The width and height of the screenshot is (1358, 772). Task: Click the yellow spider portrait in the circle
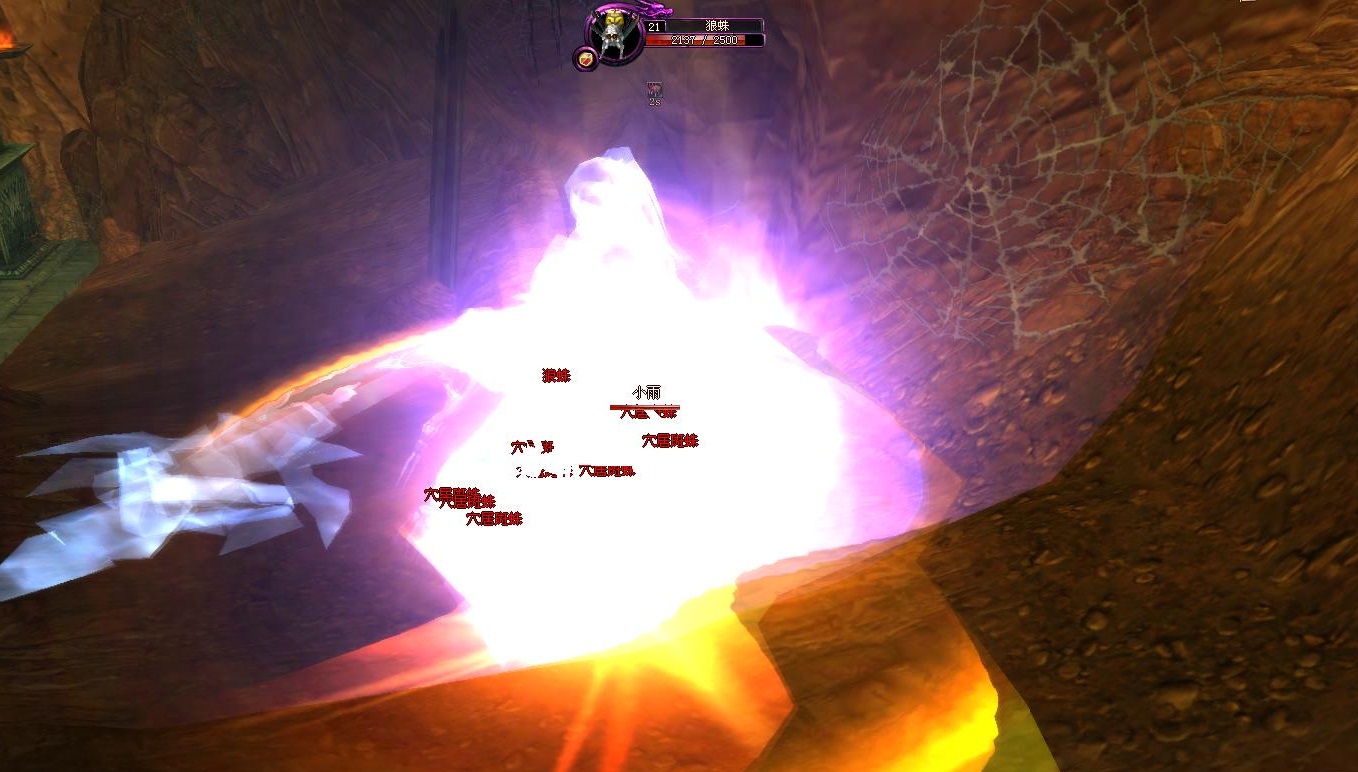pos(613,31)
